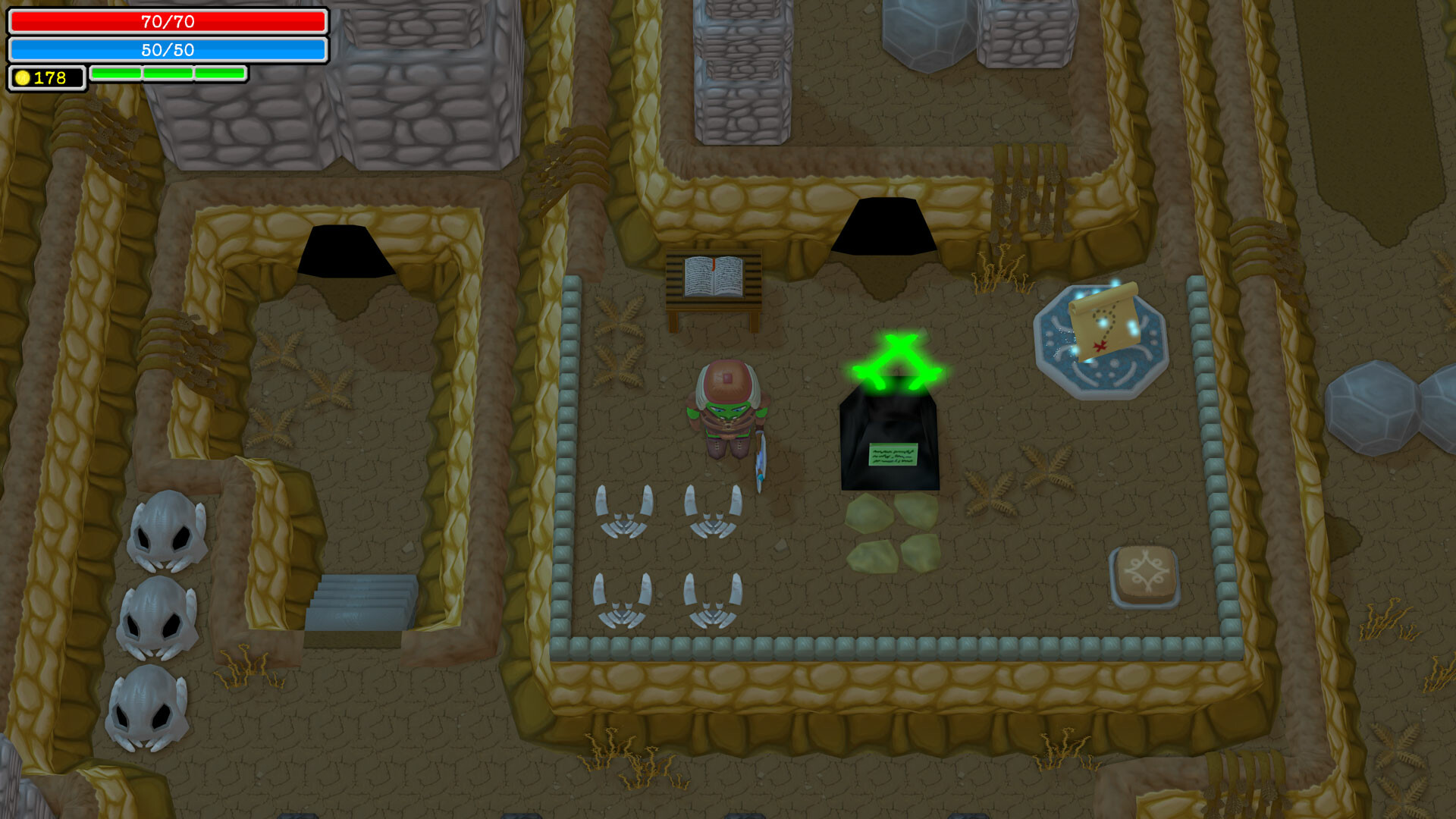
Task: Click the middle skull against the left wall
Action: (x=155, y=618)
